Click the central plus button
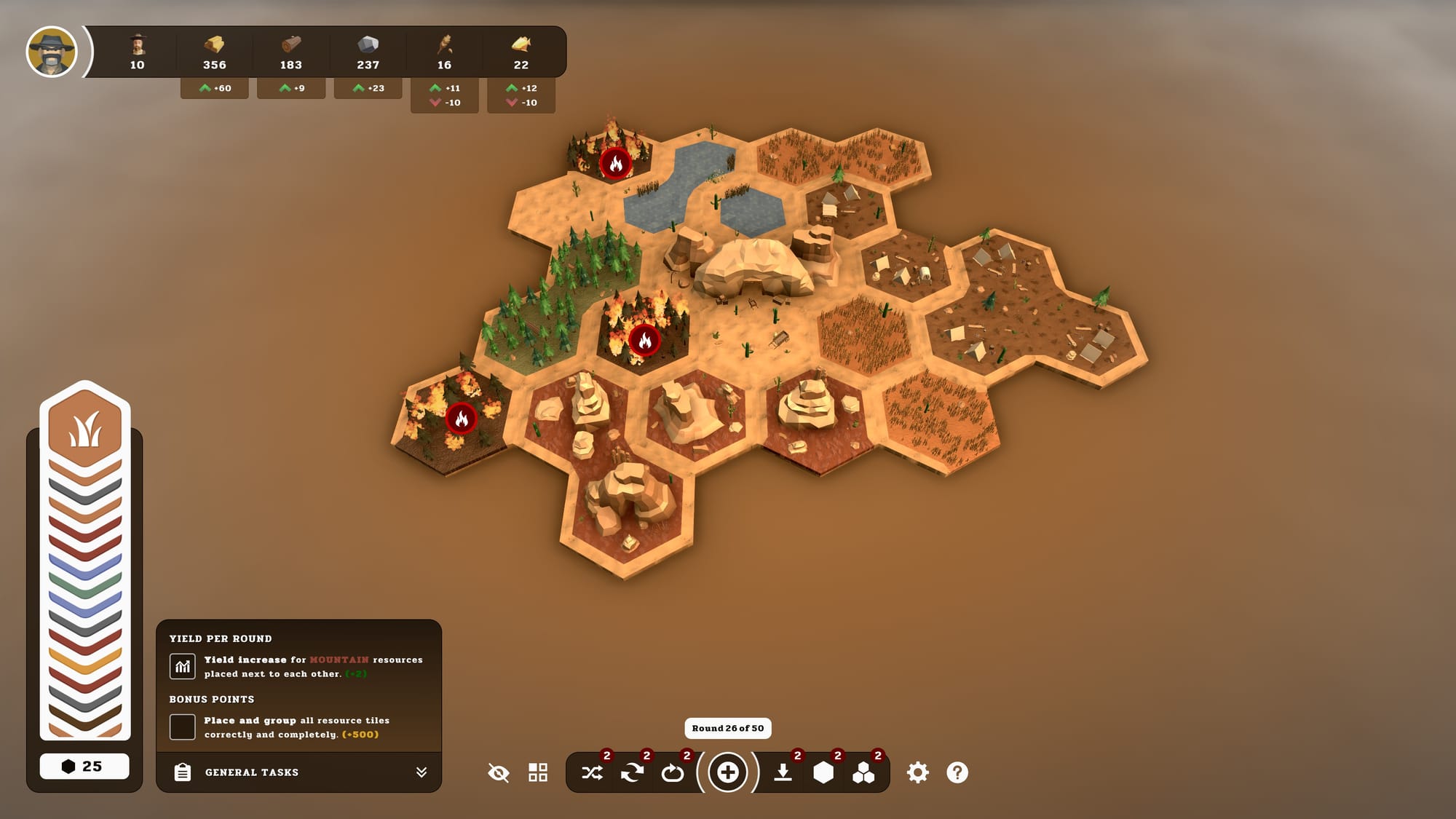 pos(727,772)
